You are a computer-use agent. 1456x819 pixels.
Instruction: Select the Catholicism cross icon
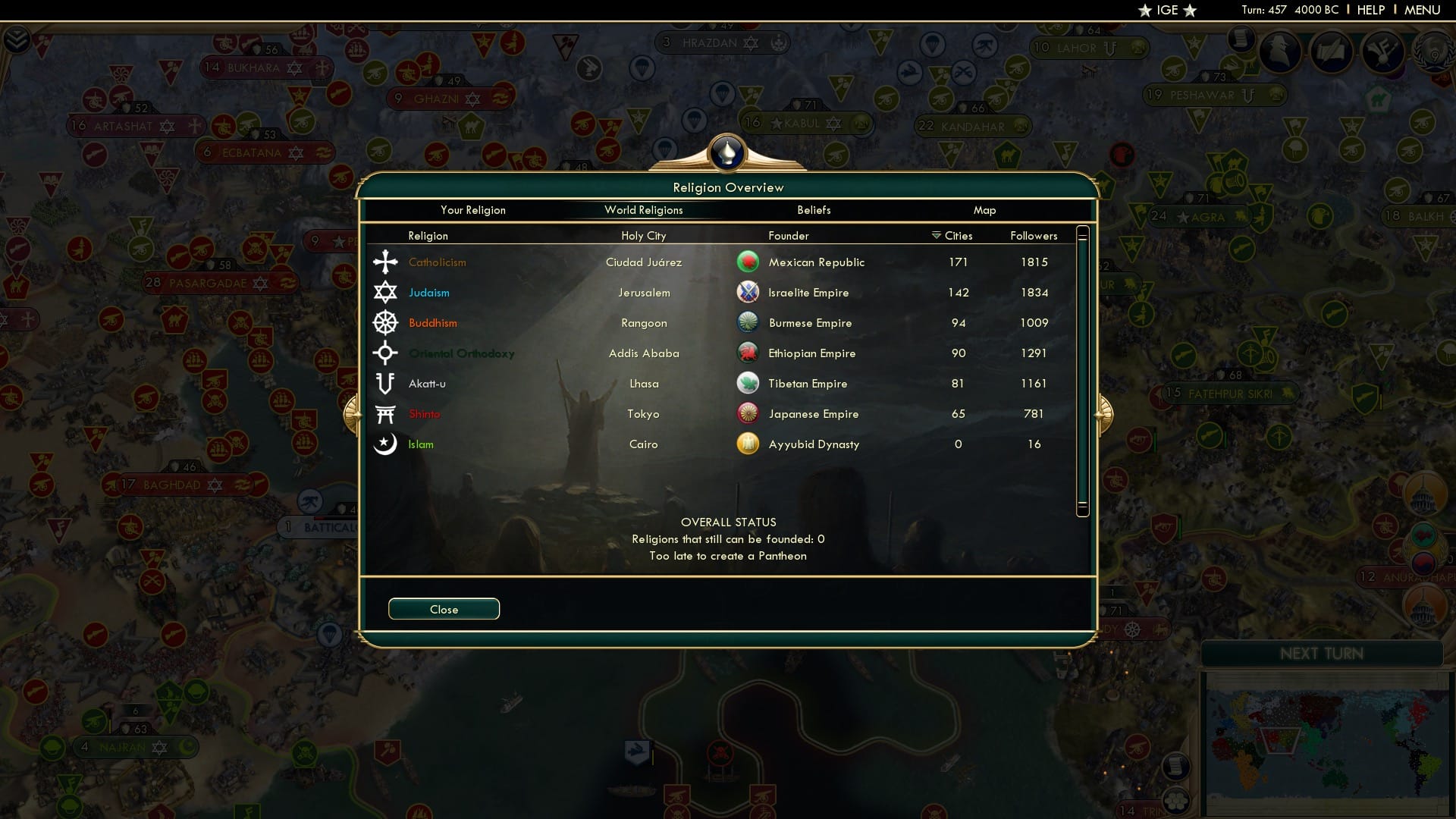pyautogui.click(x=385, y=262)
